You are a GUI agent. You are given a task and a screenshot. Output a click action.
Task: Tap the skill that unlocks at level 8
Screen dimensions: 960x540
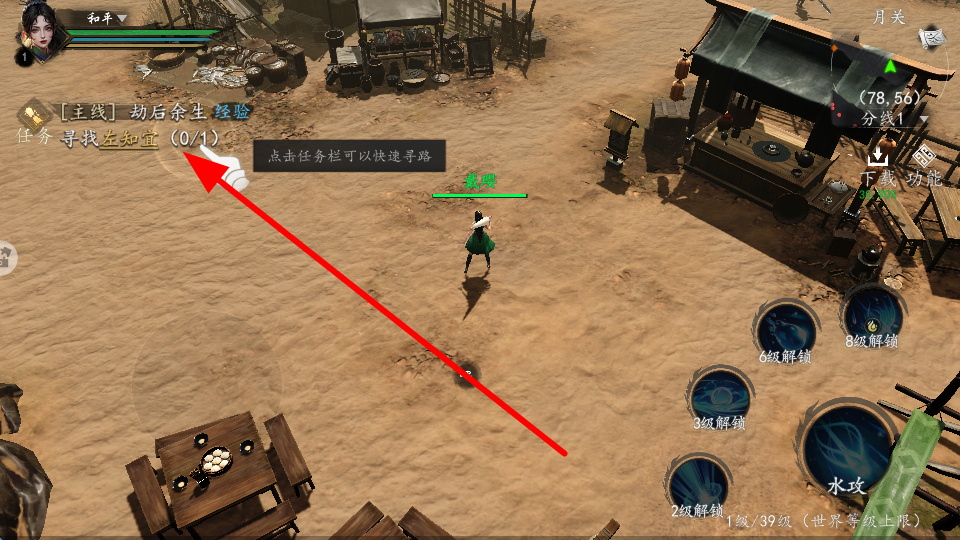[872, 315]
